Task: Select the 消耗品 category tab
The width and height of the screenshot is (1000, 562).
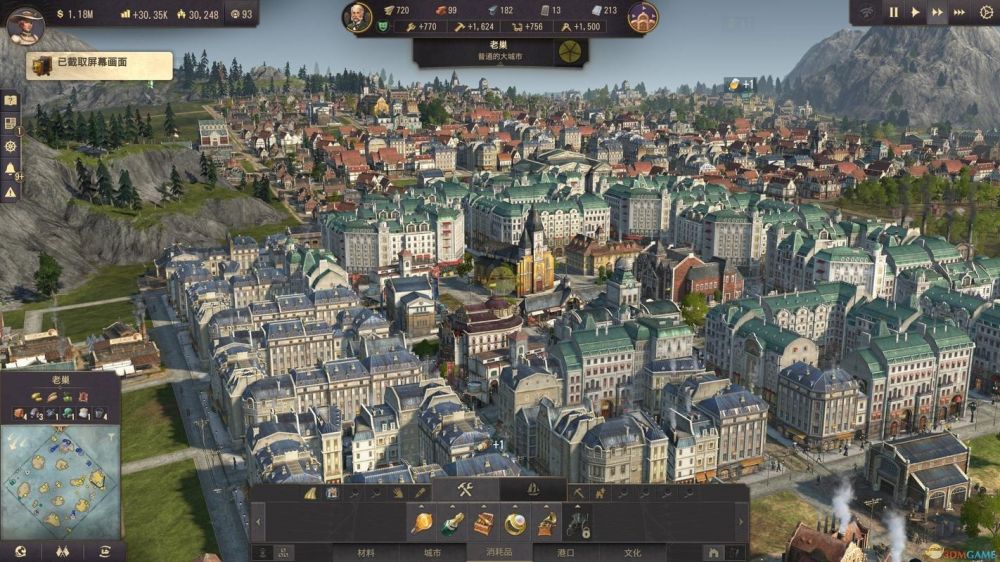Action: [x=499, y=552]
